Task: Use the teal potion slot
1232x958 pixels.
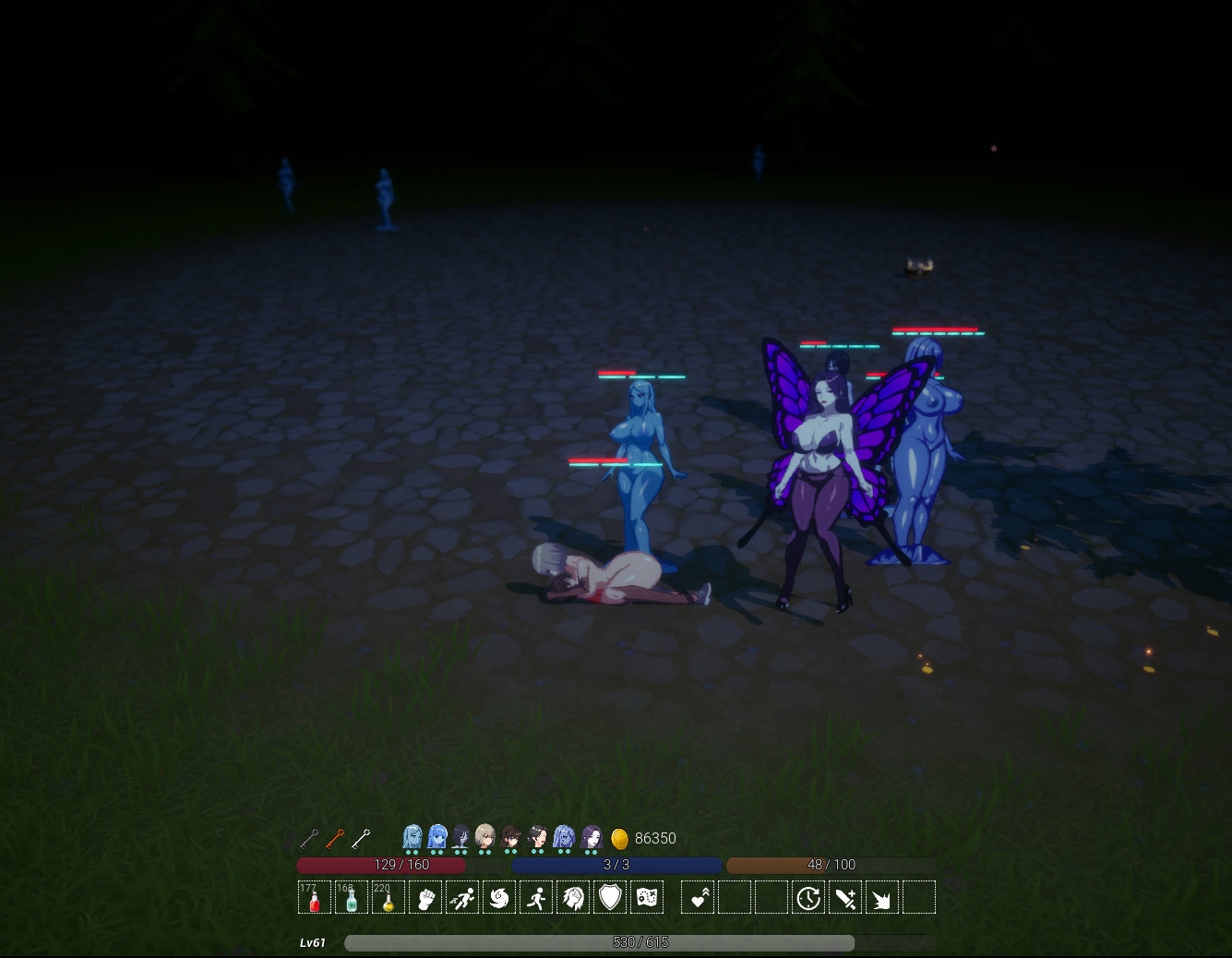Action: [352, 898]
